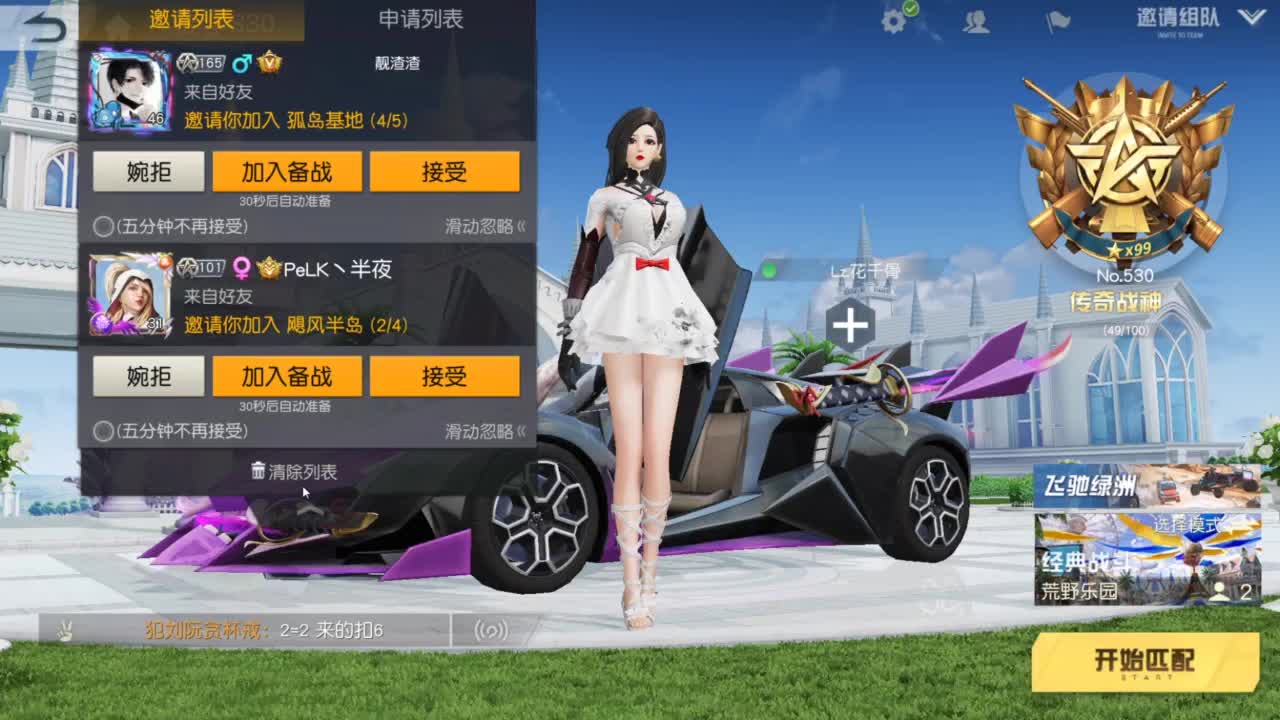The height and width of the screenshot is (720, 1280).
Task: Accept the 孤岛基地 invite via 接受
Action: pos(446,171)
